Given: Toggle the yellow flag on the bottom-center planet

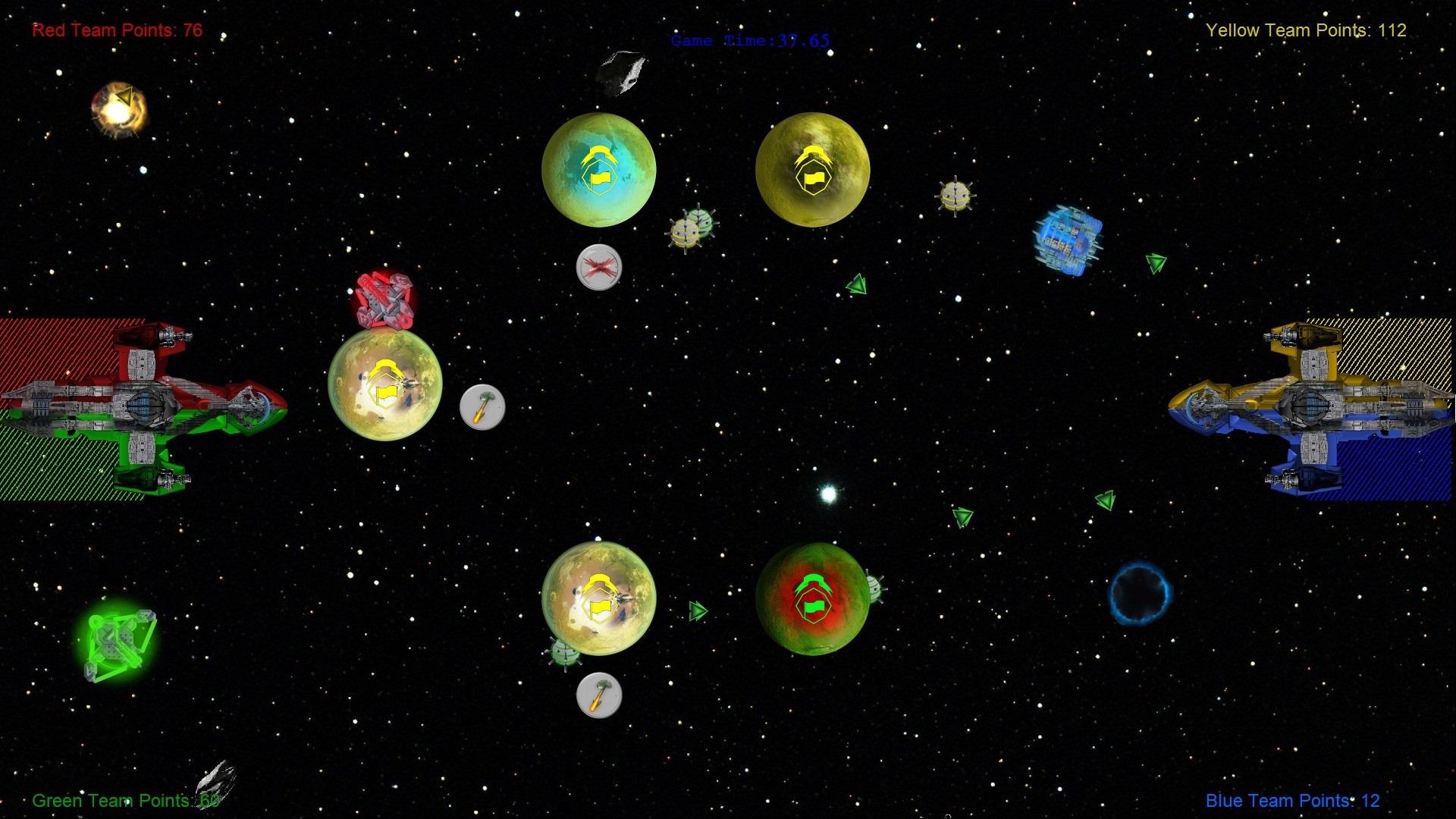Looking at the screenshot, I should 599,607.
